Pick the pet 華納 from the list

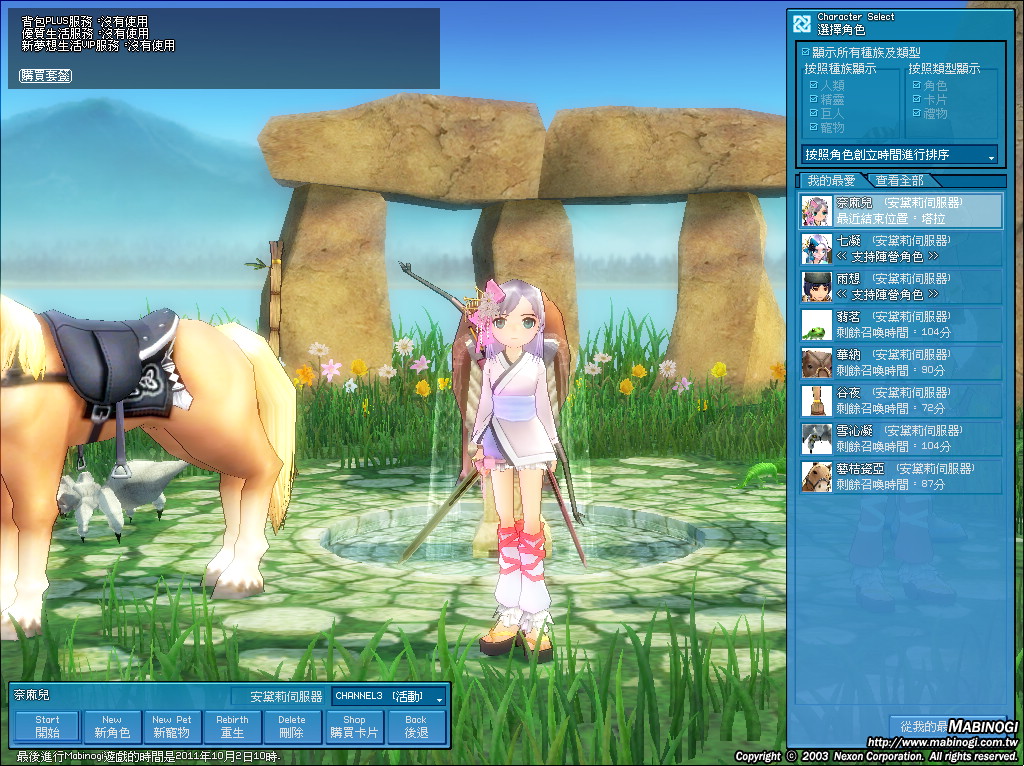pos(901,363)
